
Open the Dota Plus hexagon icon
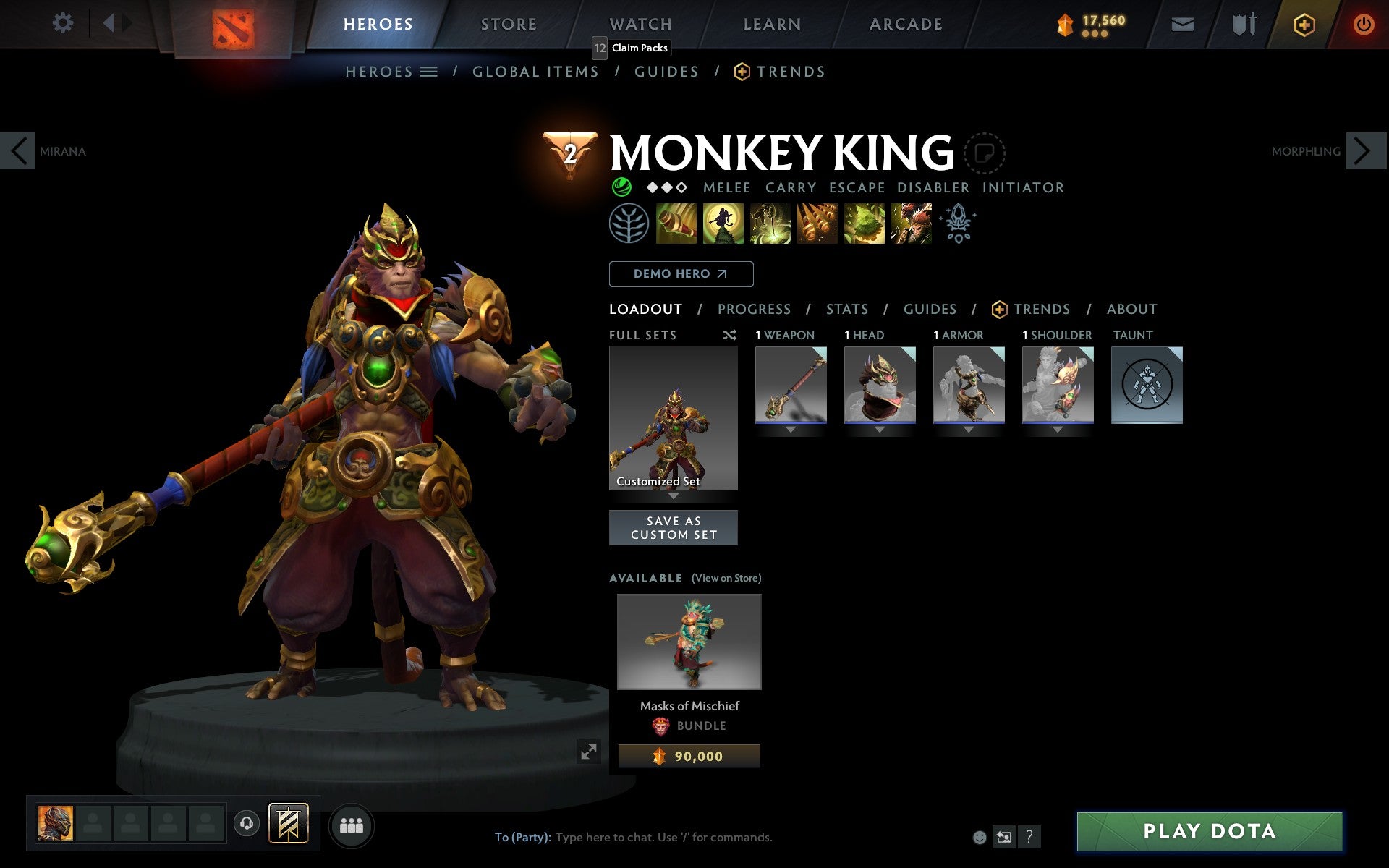point(1303,23)
